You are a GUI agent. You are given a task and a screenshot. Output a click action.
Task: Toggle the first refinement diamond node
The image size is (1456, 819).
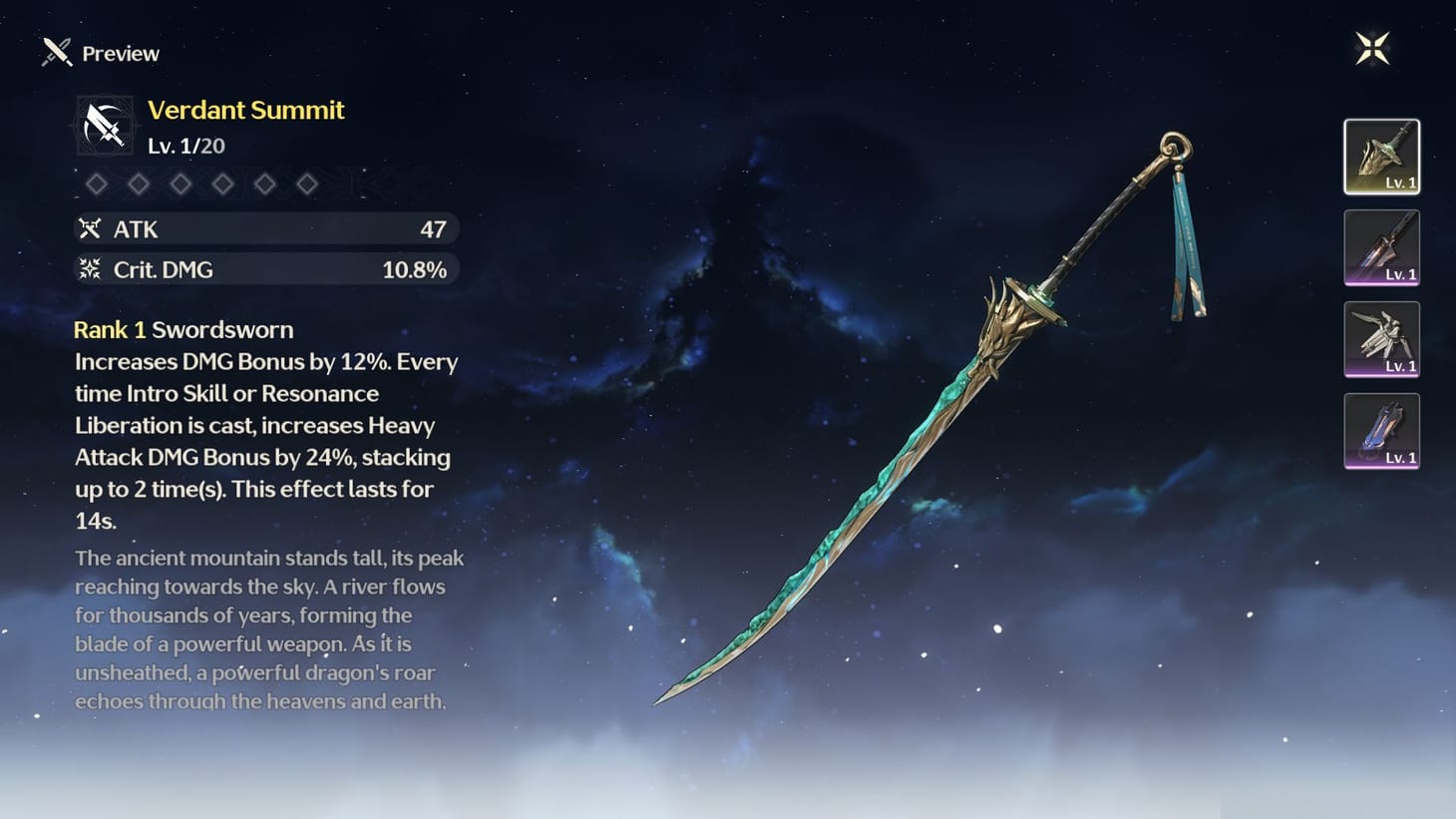(x=97, y=184)
